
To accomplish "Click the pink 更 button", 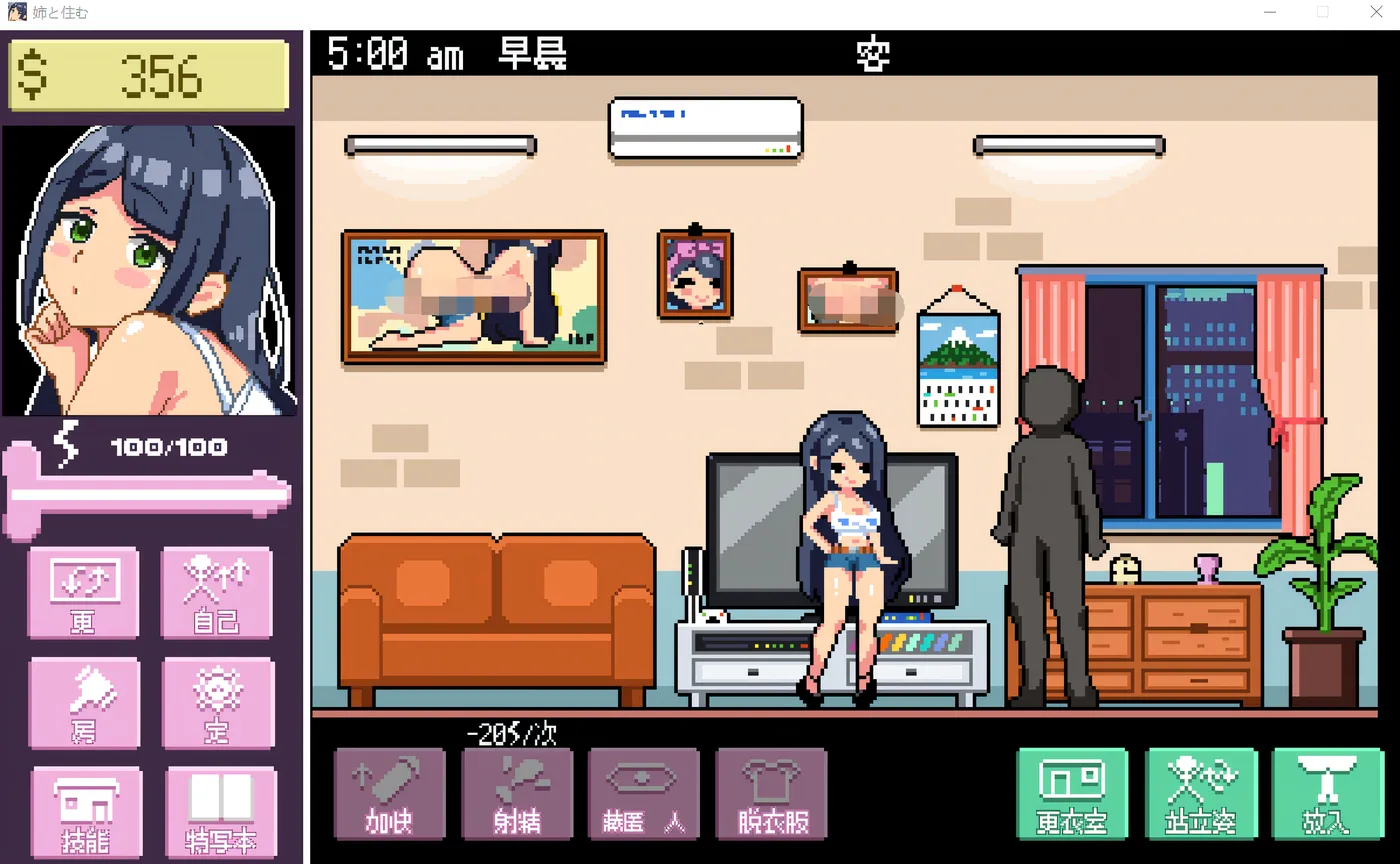I will click(x=83, y=592).
